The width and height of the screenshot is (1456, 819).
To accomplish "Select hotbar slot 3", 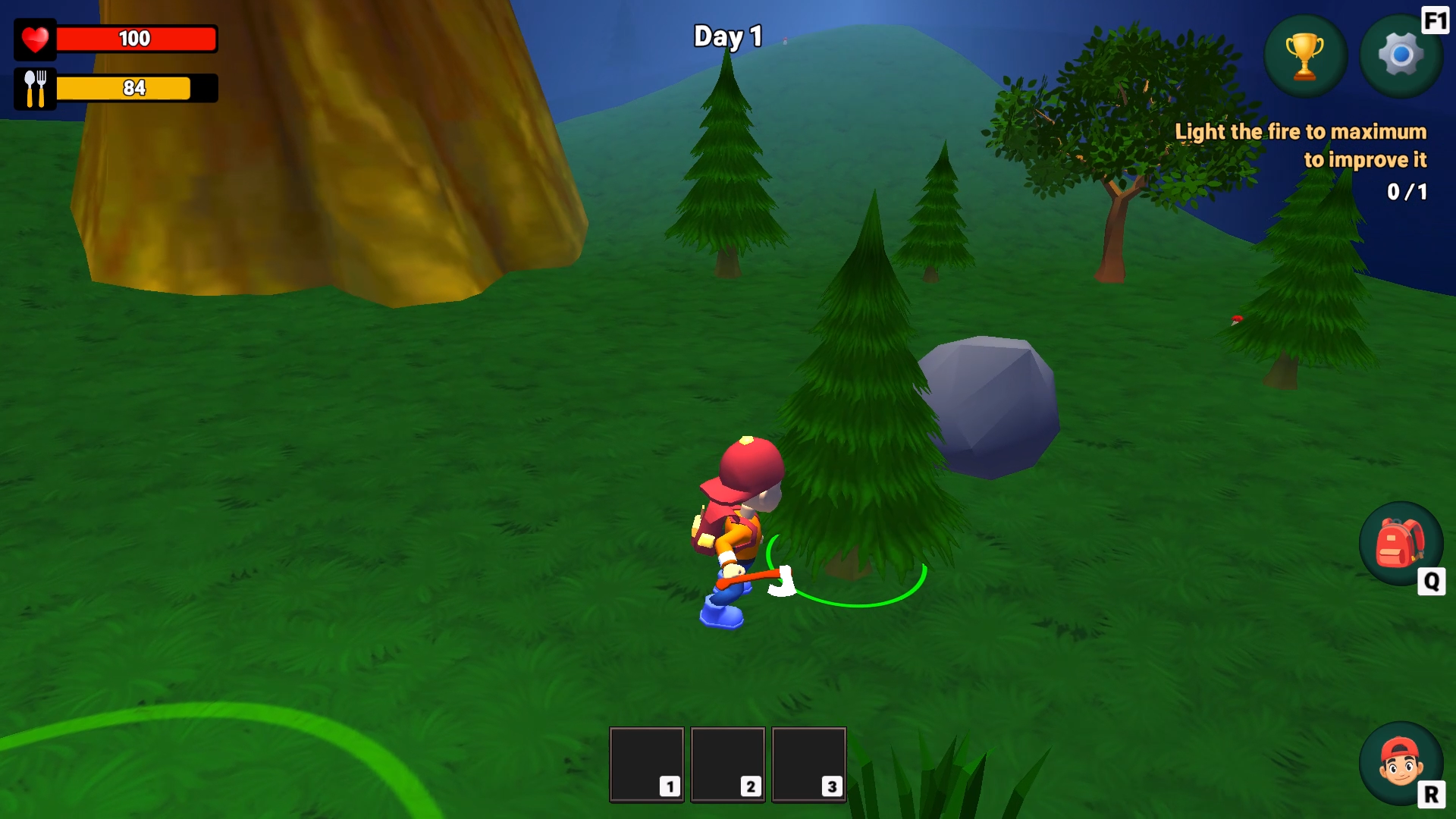I will [808, 764].
